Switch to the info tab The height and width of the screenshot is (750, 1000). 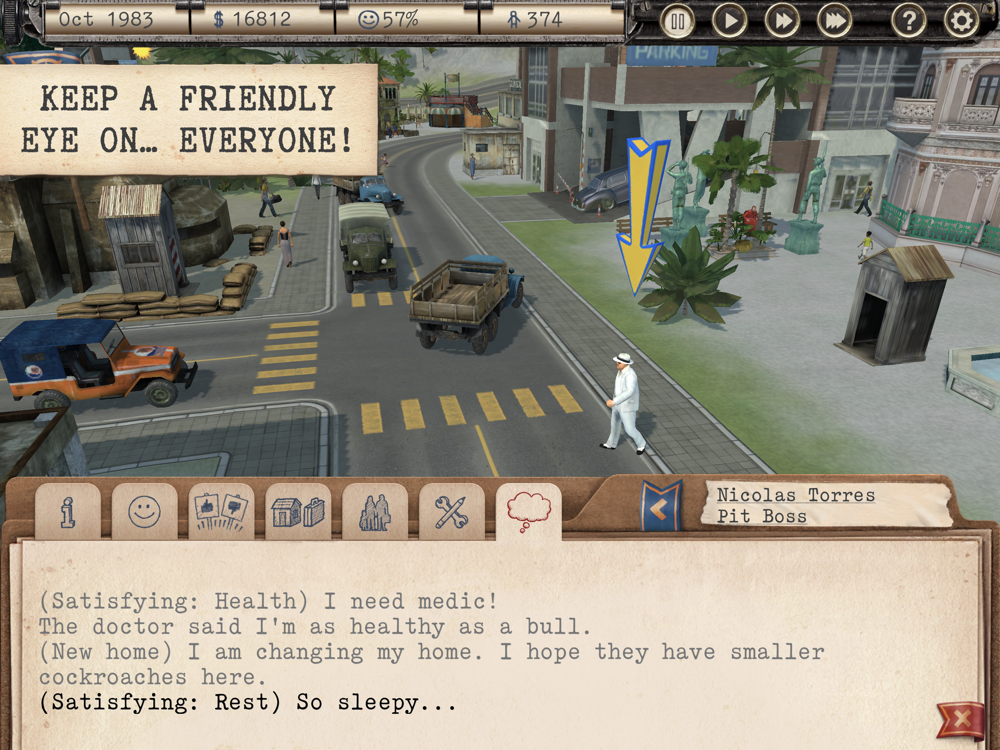[68, 513]
